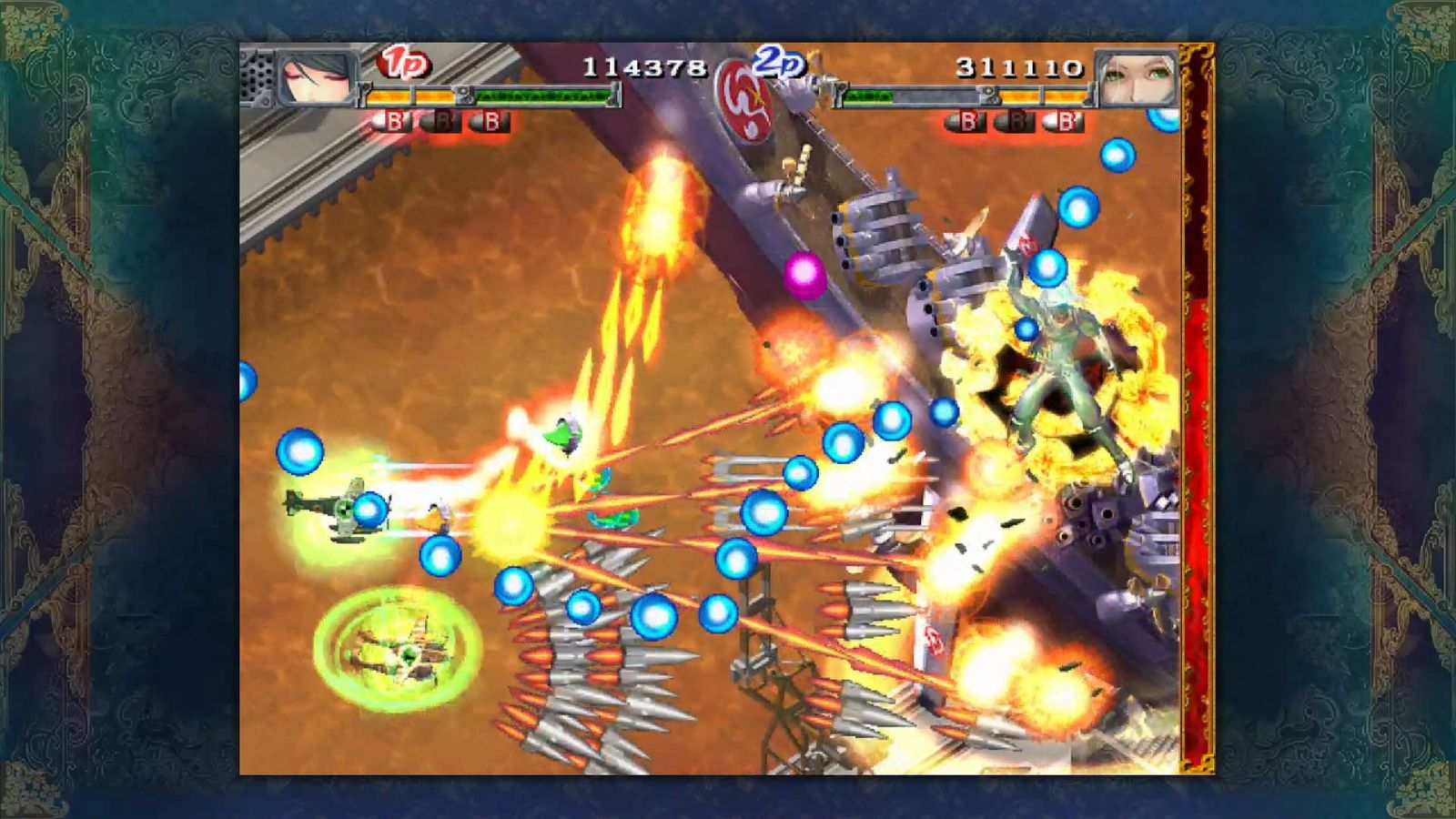The image size is (1456, 819).
Task: Expand player 2's green gauge segment
Action: click(x=869, y=96)
